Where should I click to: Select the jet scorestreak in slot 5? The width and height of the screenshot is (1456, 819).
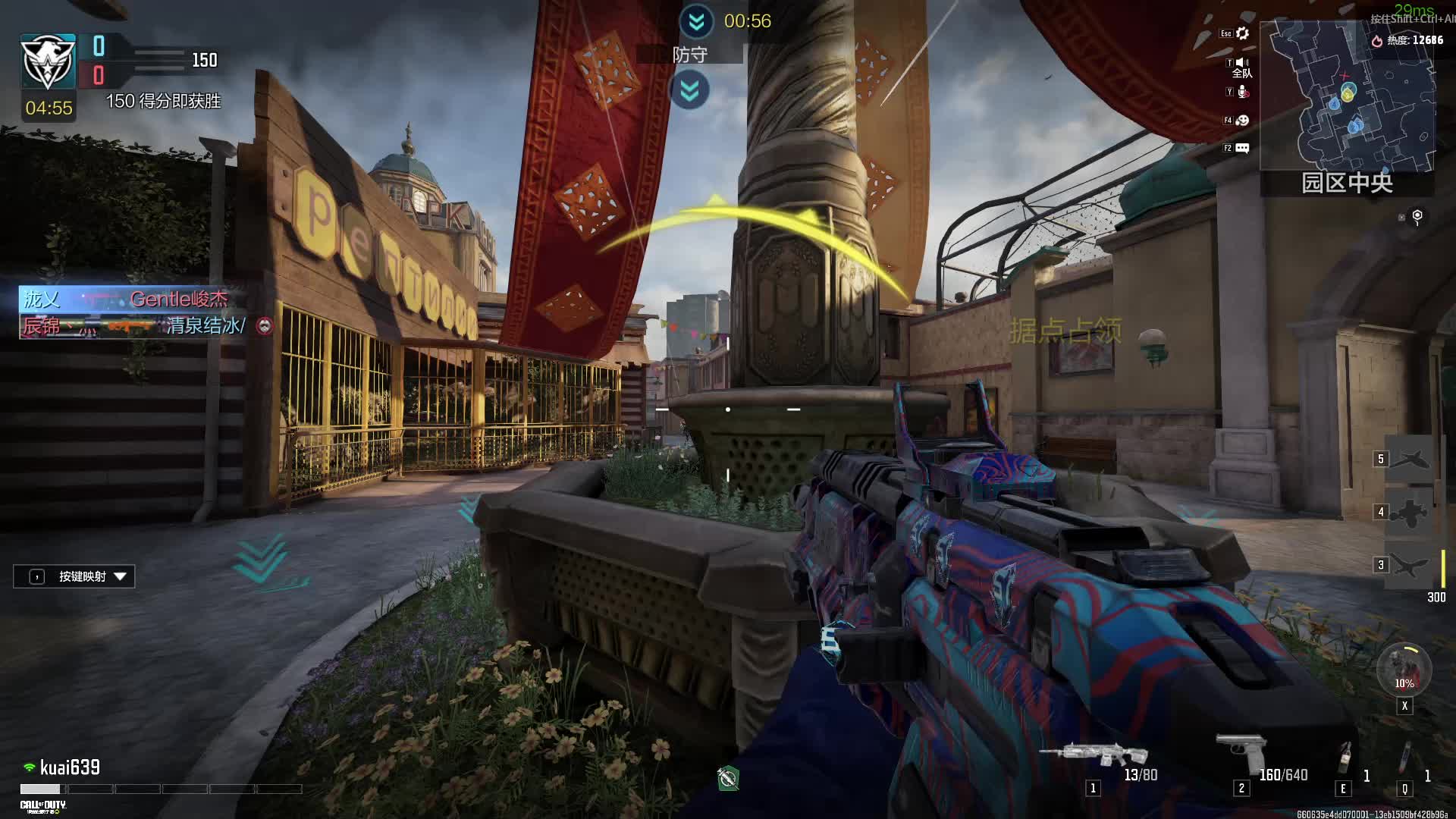1409,460
